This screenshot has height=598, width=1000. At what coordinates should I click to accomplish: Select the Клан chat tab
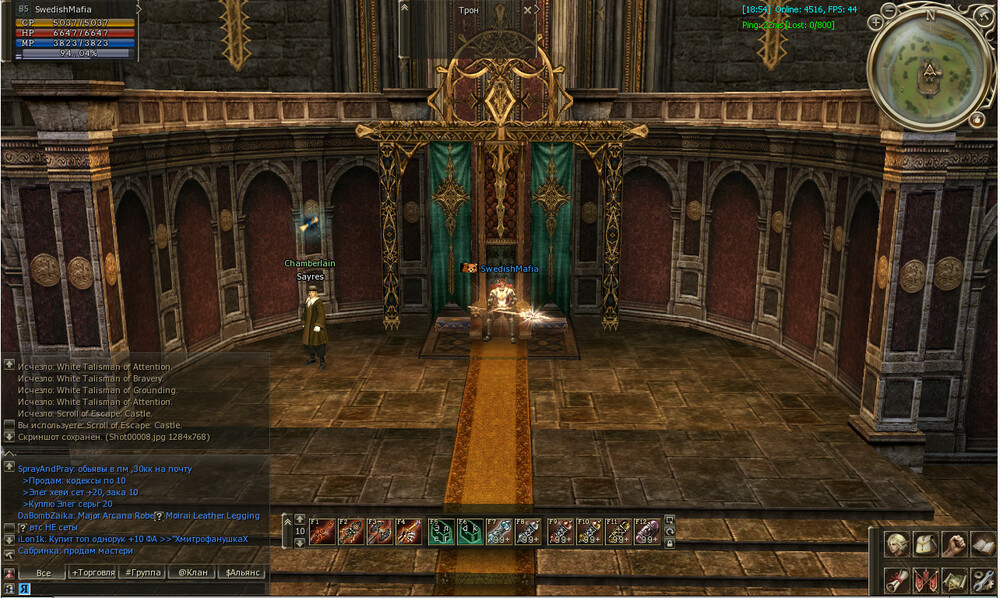[190, 573]
